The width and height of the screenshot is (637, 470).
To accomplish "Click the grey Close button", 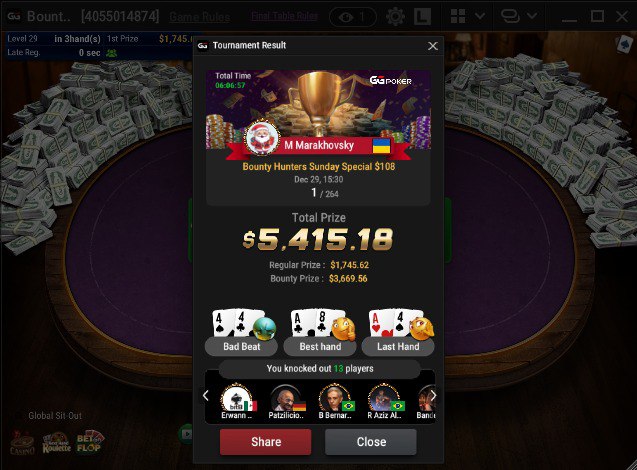I will [371, 442].
